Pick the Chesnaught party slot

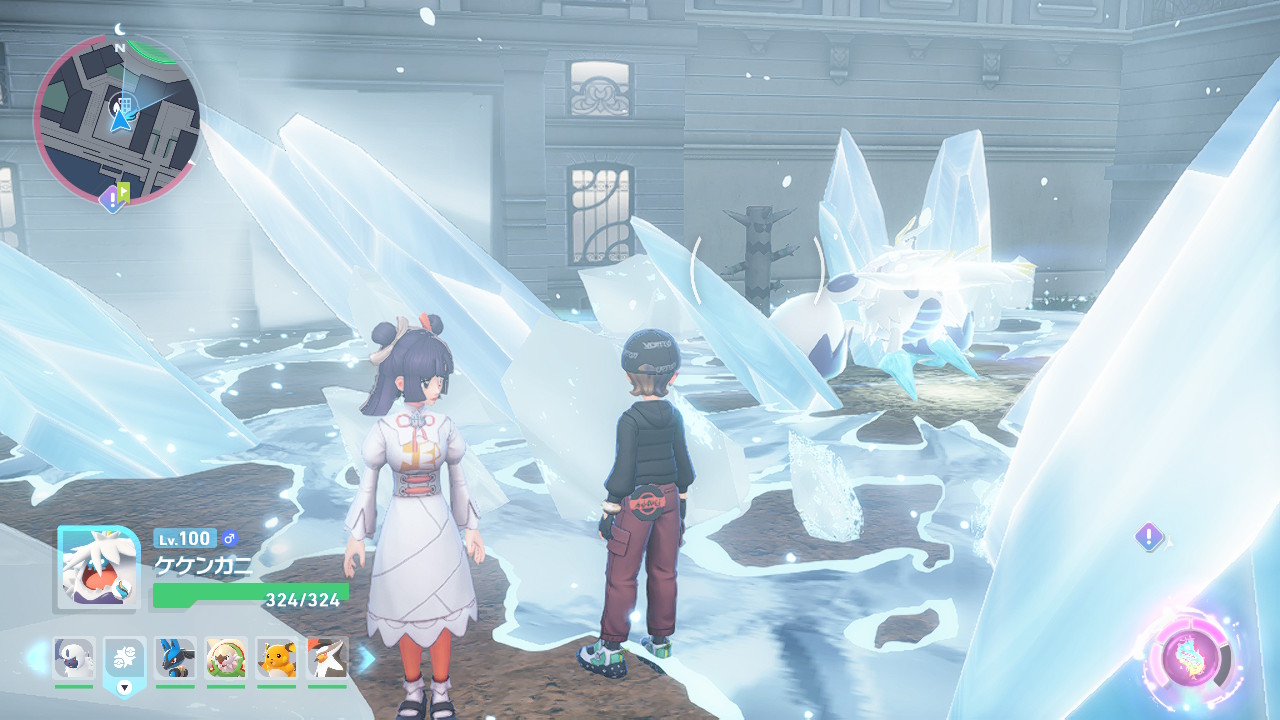226,658
